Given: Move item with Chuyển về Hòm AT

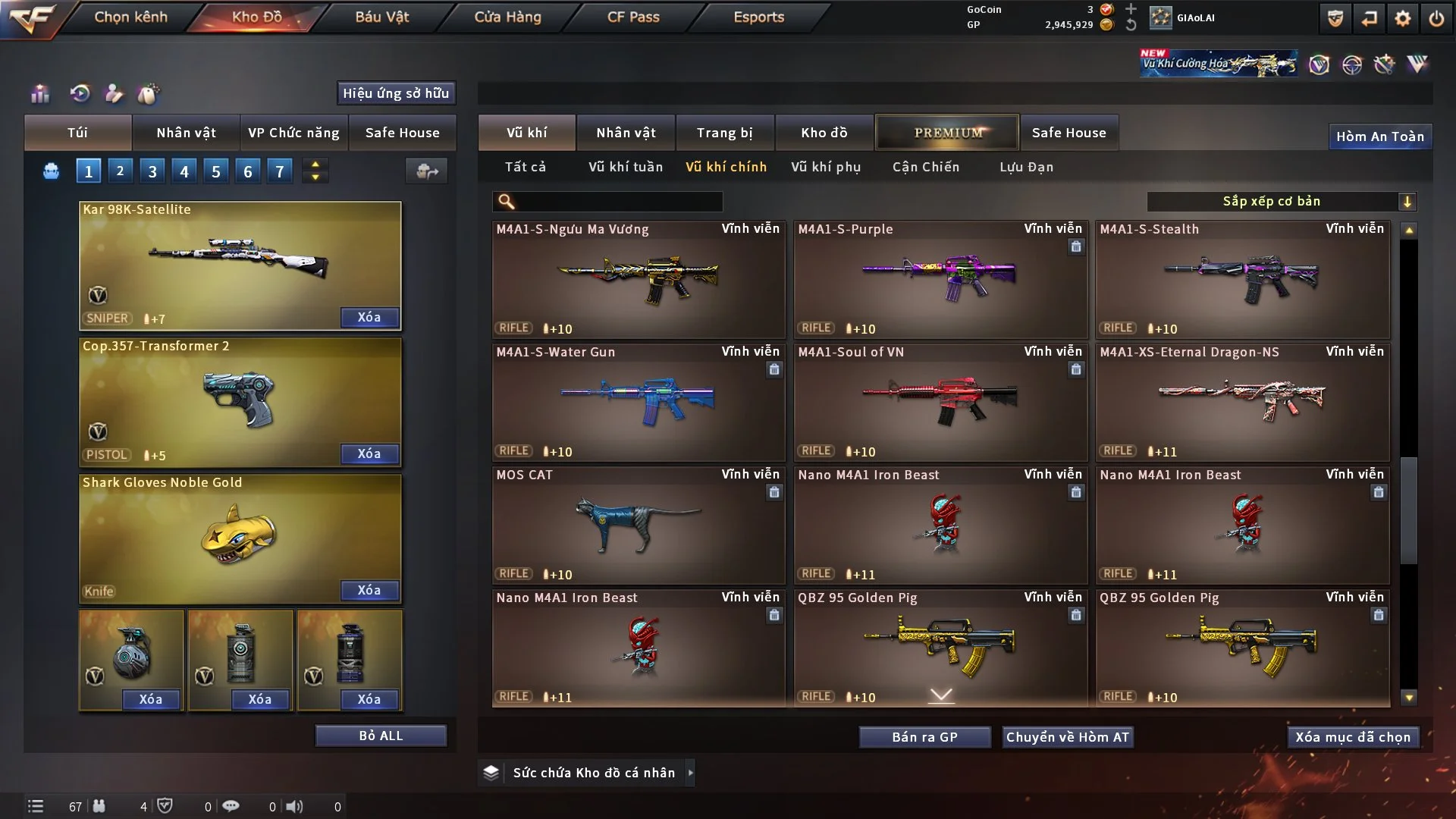Looking at the screenshot, I should point(1068,737).
